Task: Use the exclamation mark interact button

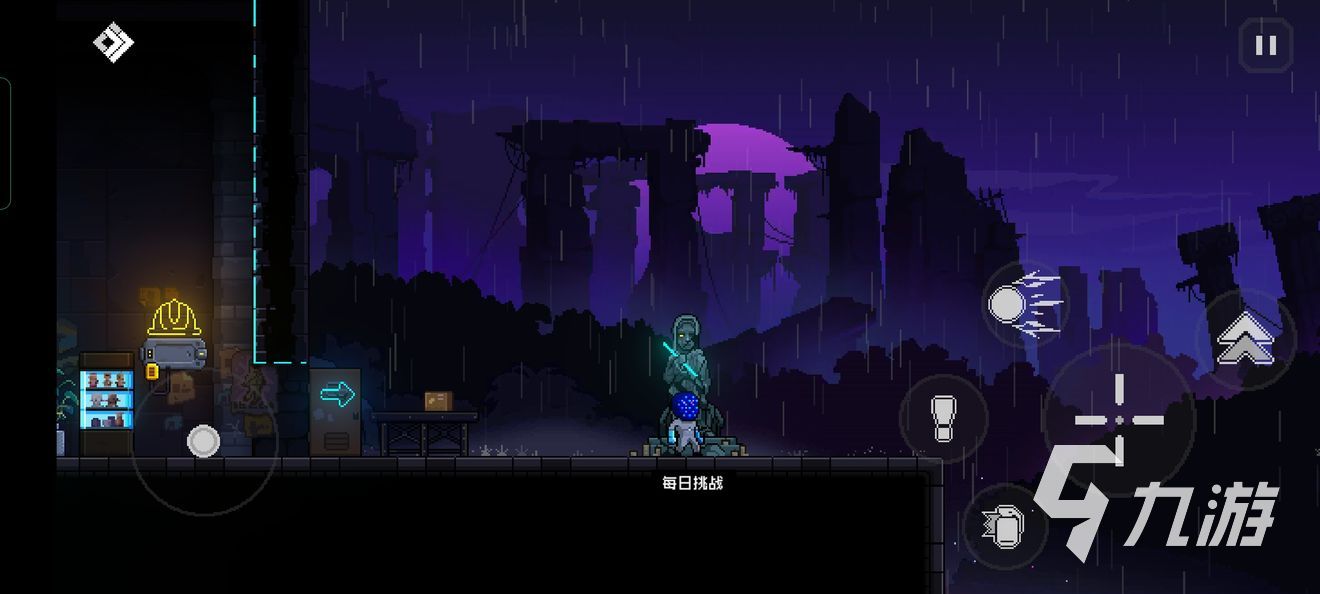Action: [943, 418]
